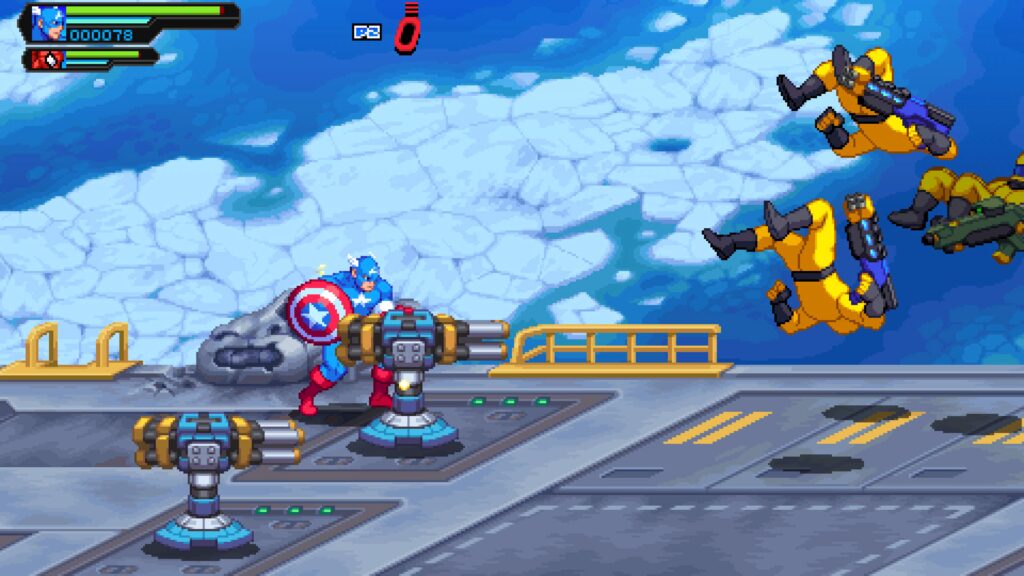Click the P2 player label

[x=366, y=32]
